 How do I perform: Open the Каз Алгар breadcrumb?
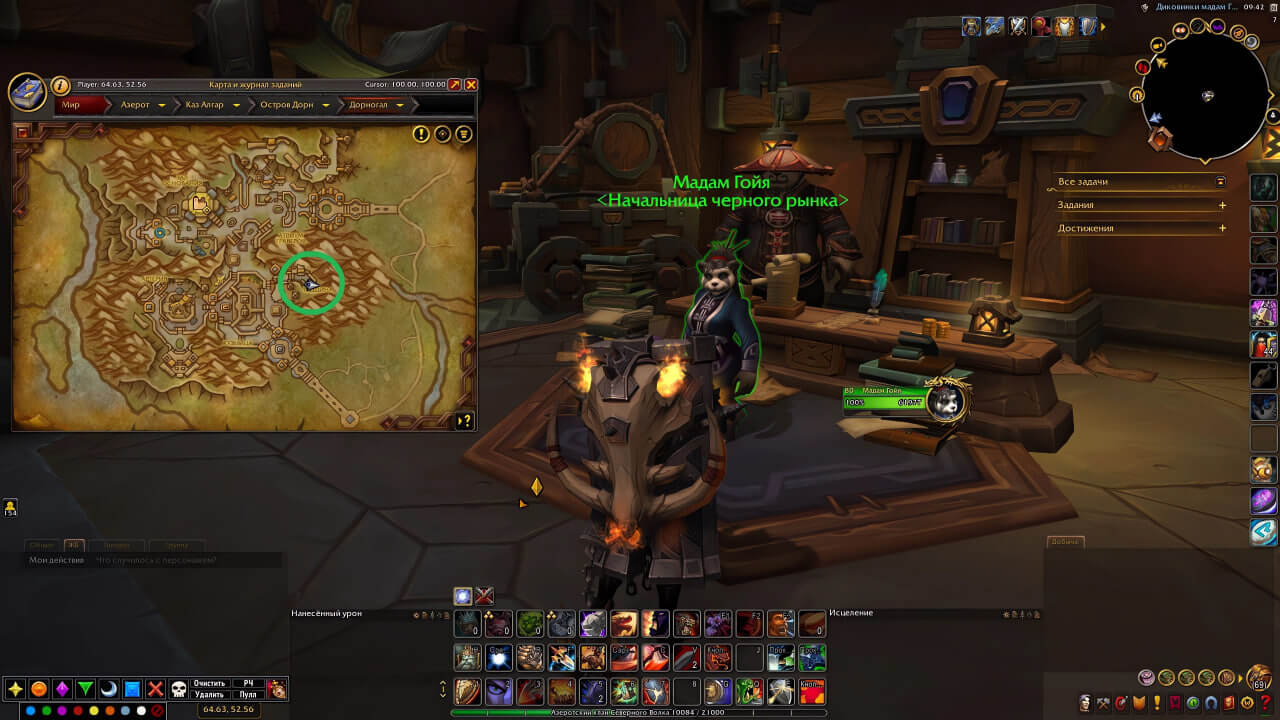(x=209, y=105)
